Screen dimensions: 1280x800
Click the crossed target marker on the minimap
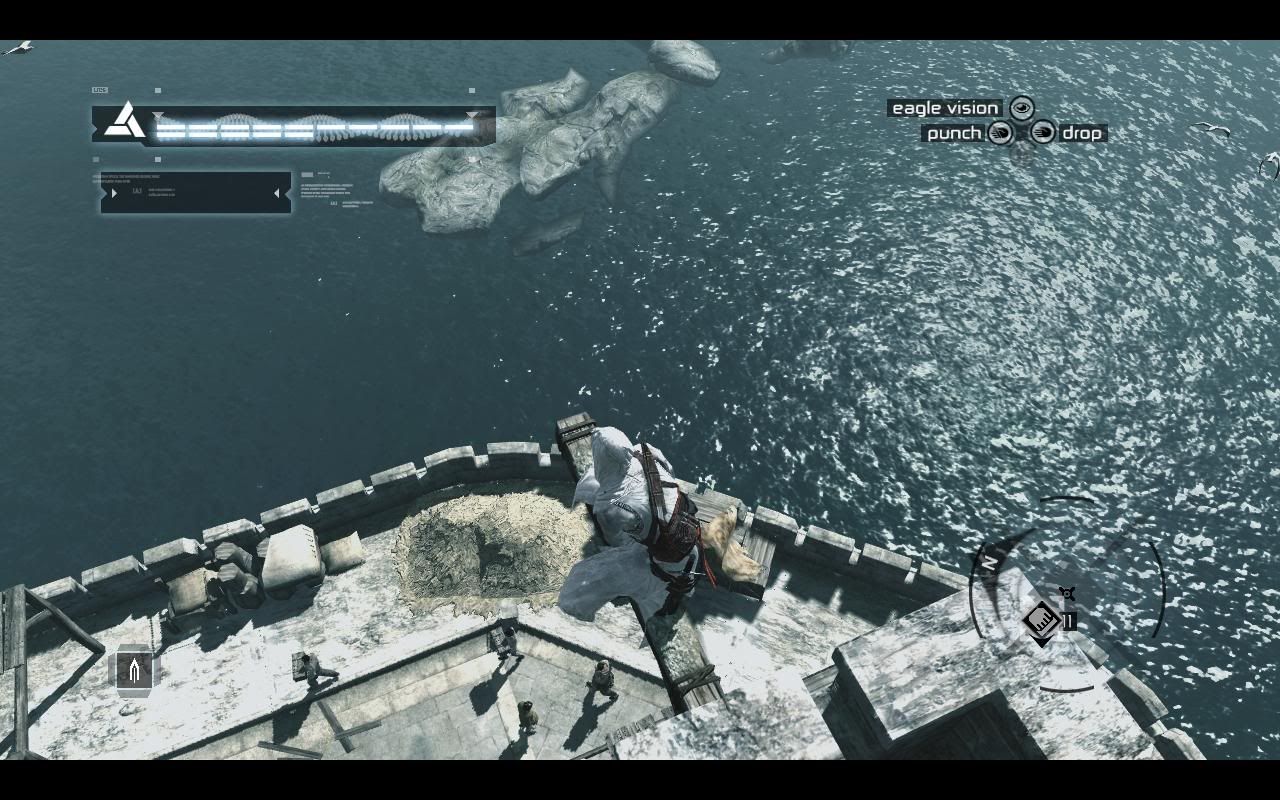[1067, 595]
